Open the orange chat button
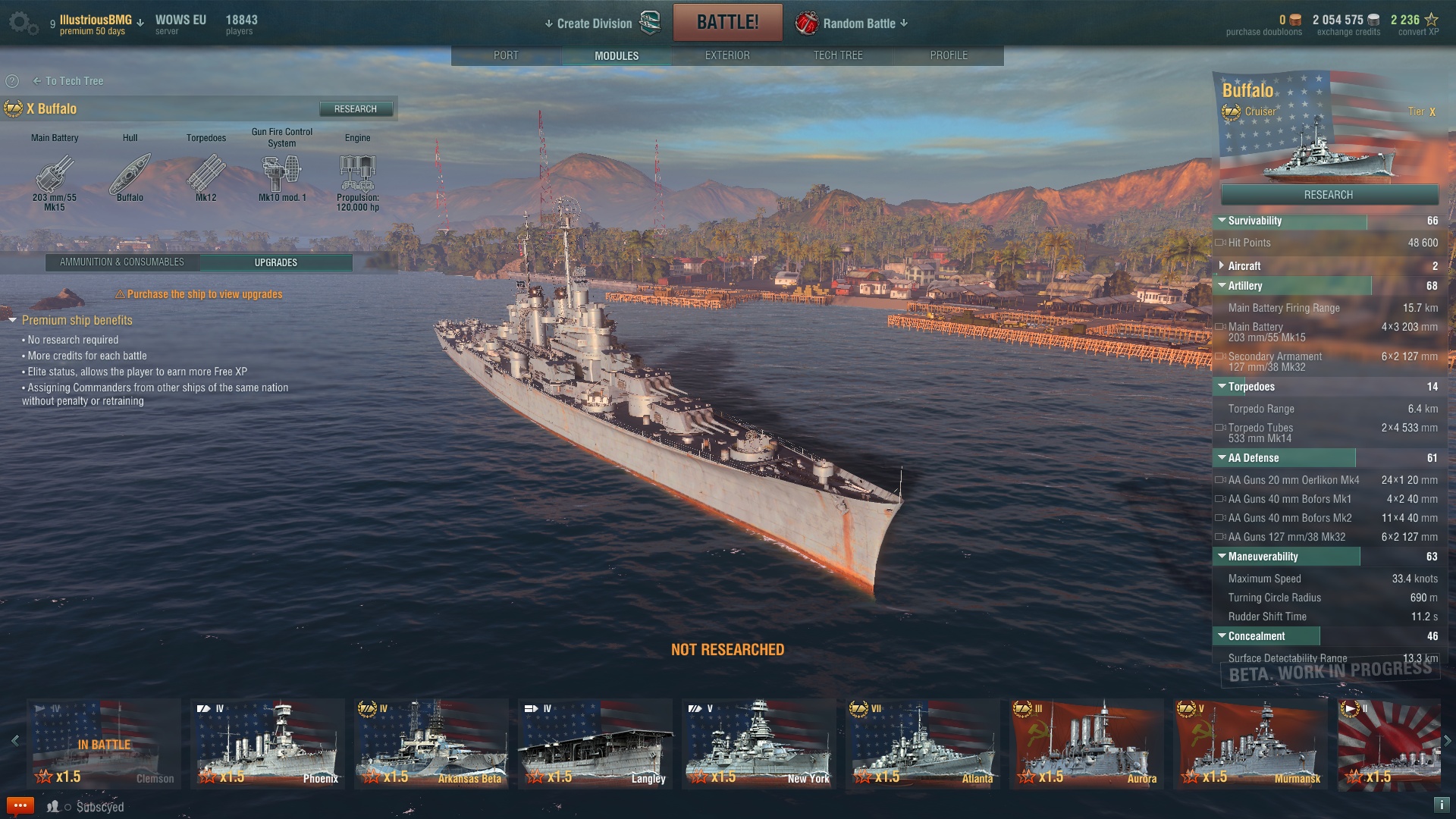The width and height of the screenshot is (1456, 819). [x=20, y=805]
